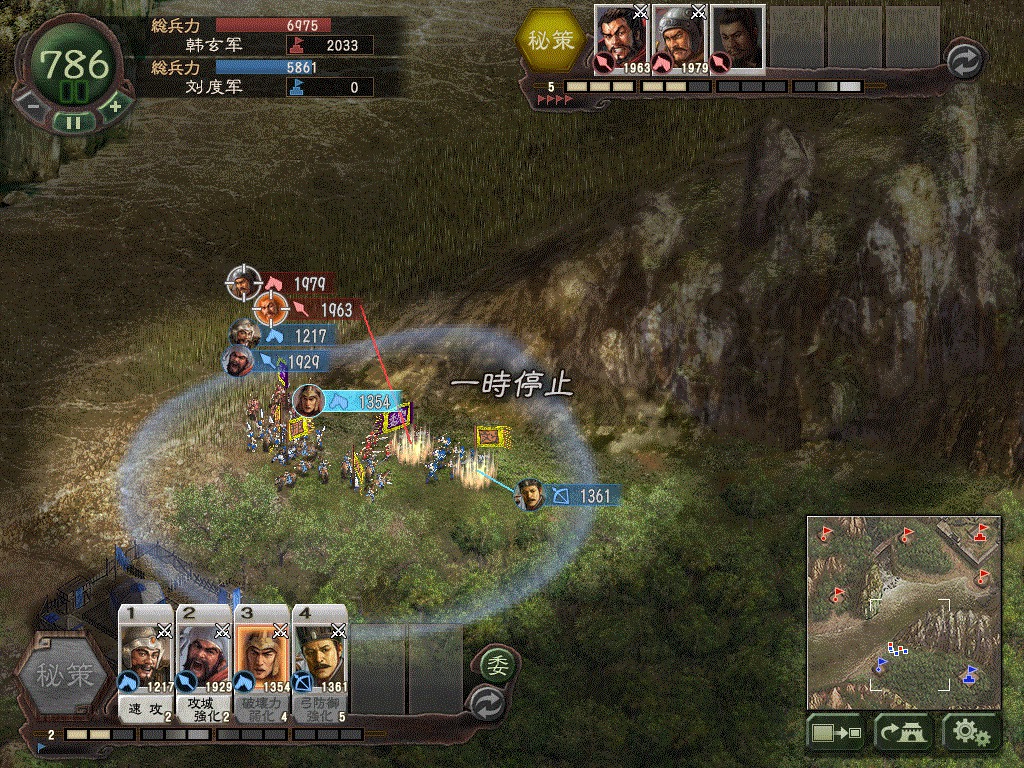Select enemy officer portrait with 1979 troops

(x=680, y=40)
